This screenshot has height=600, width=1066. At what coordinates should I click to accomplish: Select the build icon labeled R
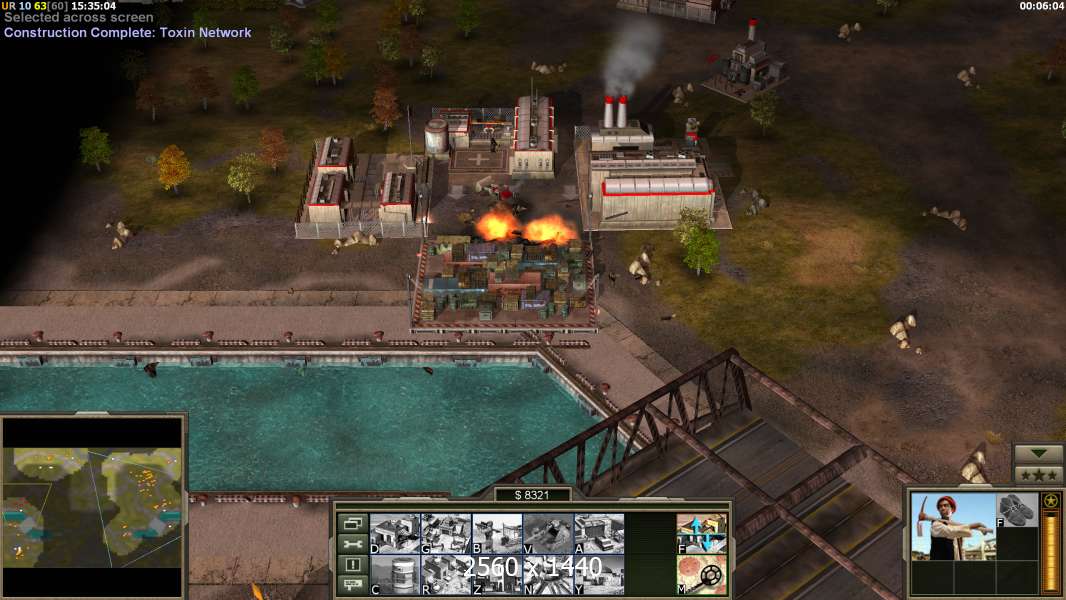tap(445, 574)
